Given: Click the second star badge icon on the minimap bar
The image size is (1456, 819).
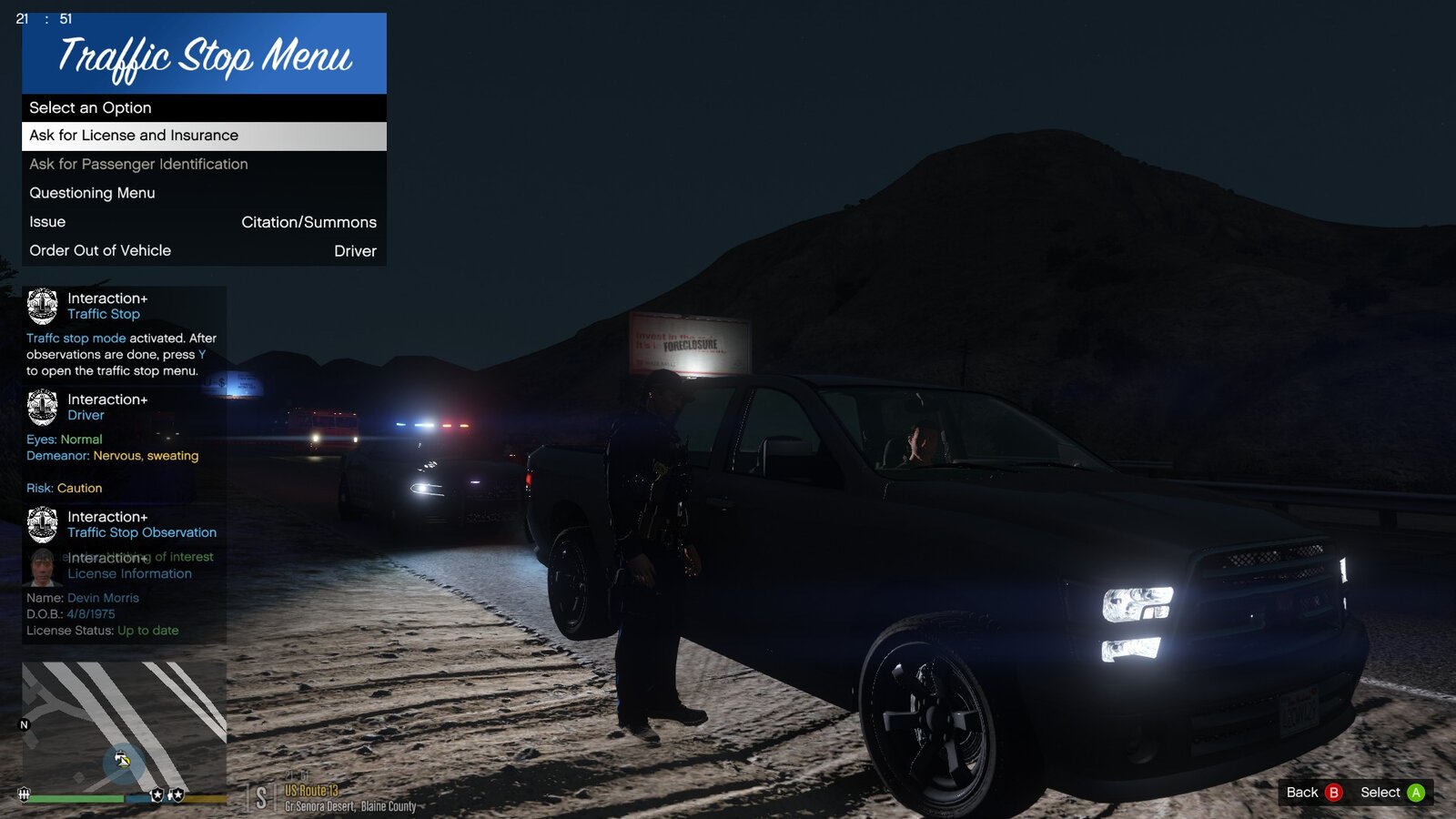Looking at the screenshot, I should [x=177, y=795].
